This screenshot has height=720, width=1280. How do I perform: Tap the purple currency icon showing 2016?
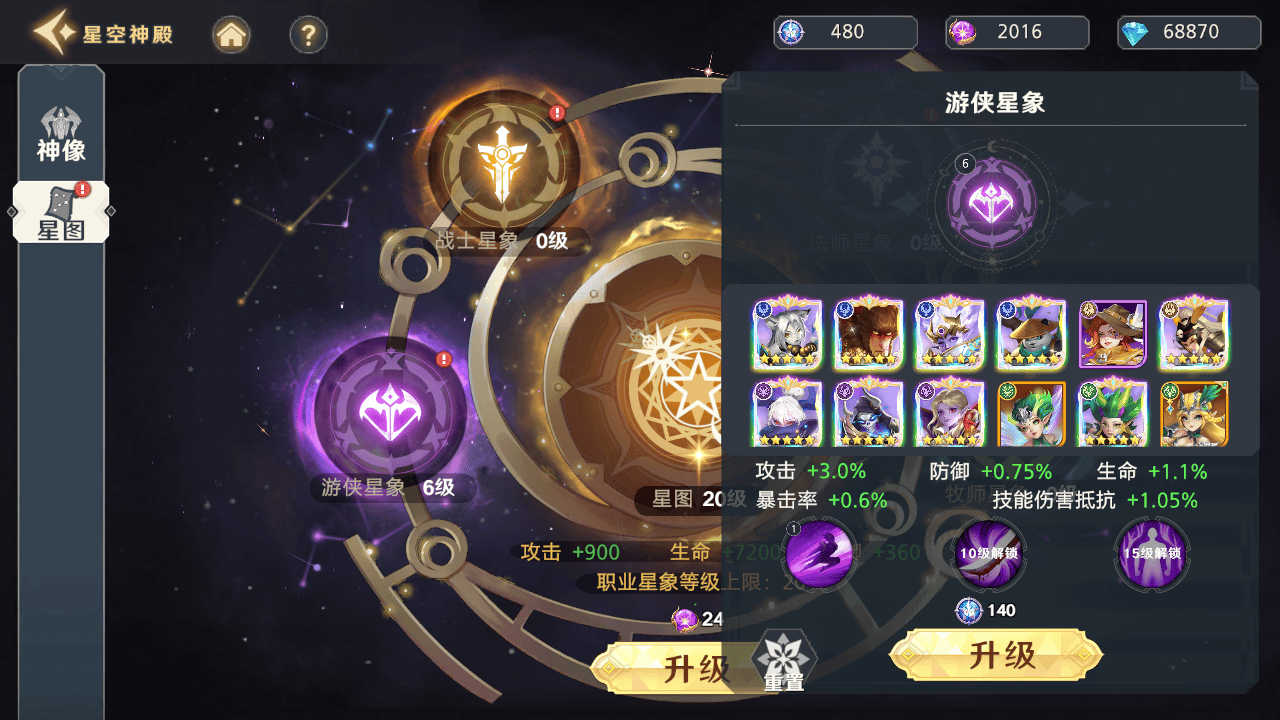962,32
